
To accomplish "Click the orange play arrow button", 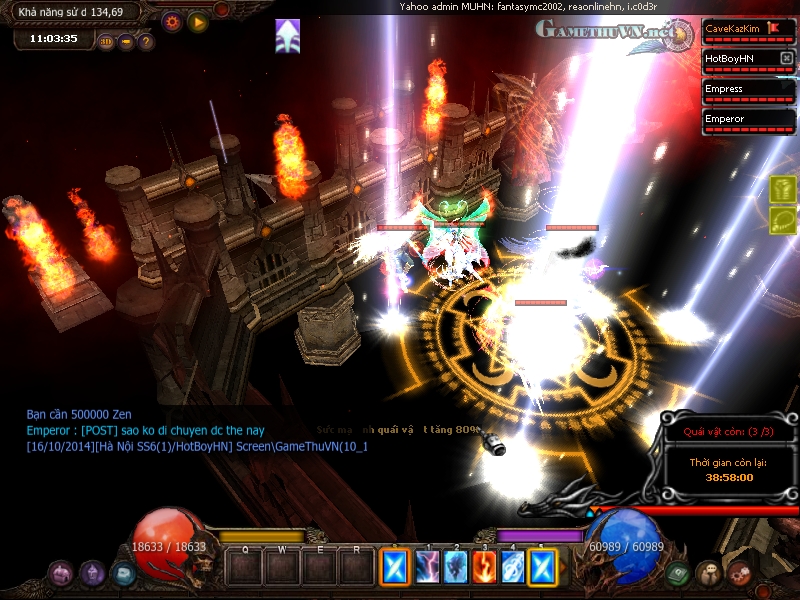I will pos(197,21).
